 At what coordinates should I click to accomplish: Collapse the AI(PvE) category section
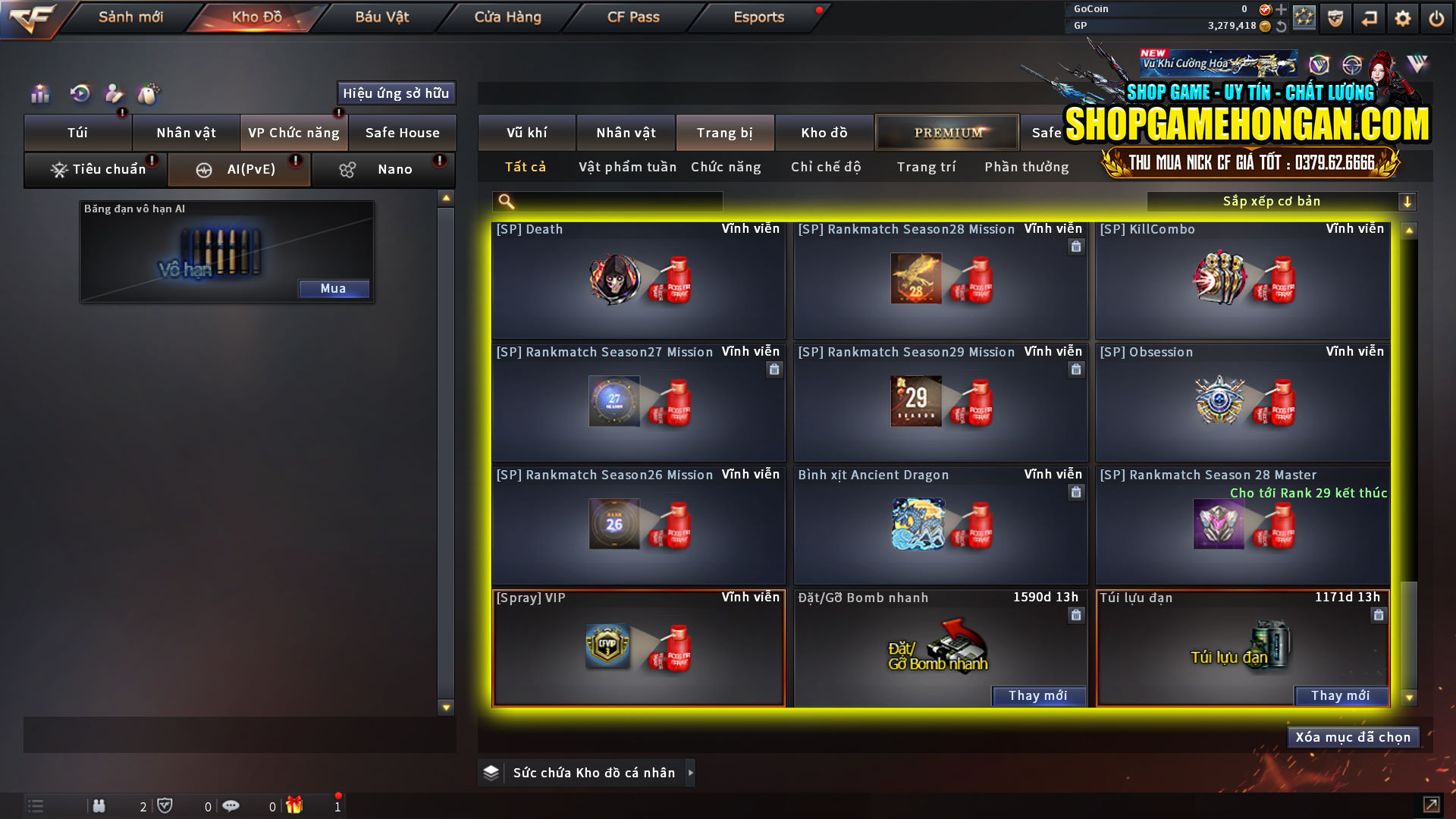(x=238, y=168)
